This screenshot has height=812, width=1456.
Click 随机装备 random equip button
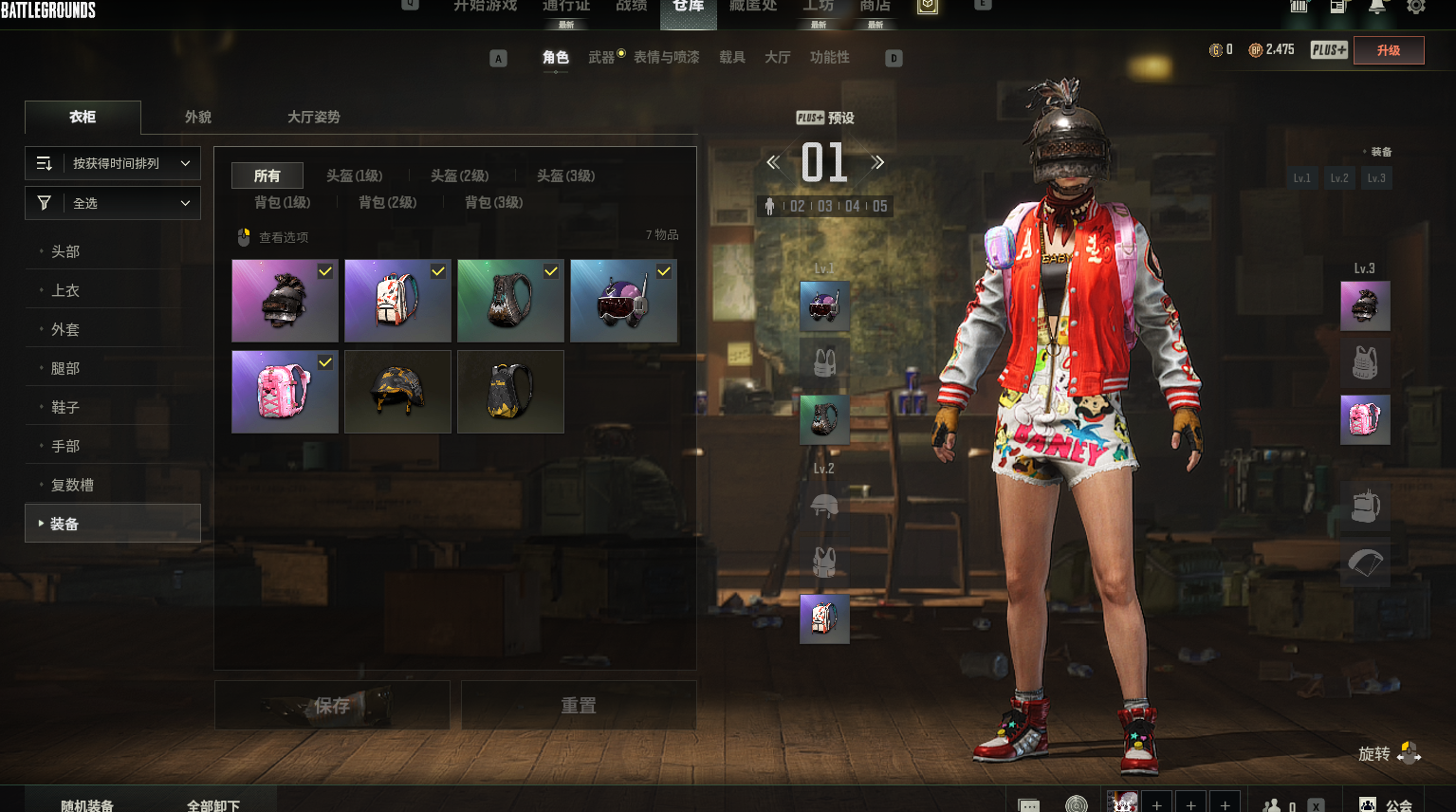(87, 804)
